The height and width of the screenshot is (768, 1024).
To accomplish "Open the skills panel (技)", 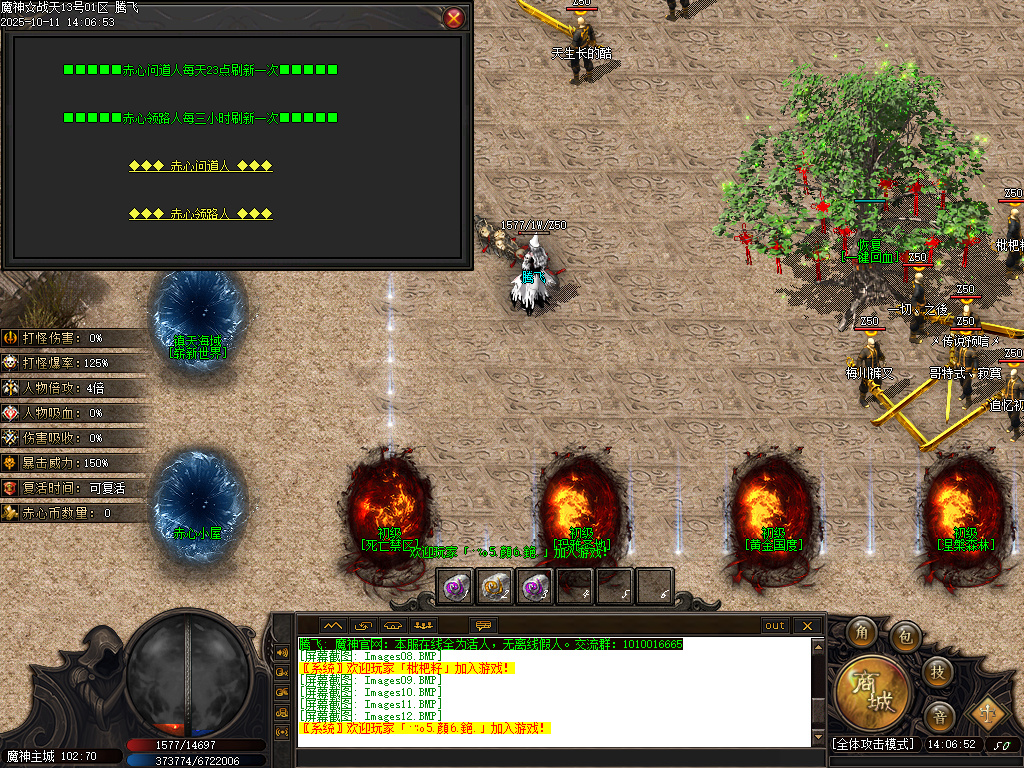I will point(937,670).
